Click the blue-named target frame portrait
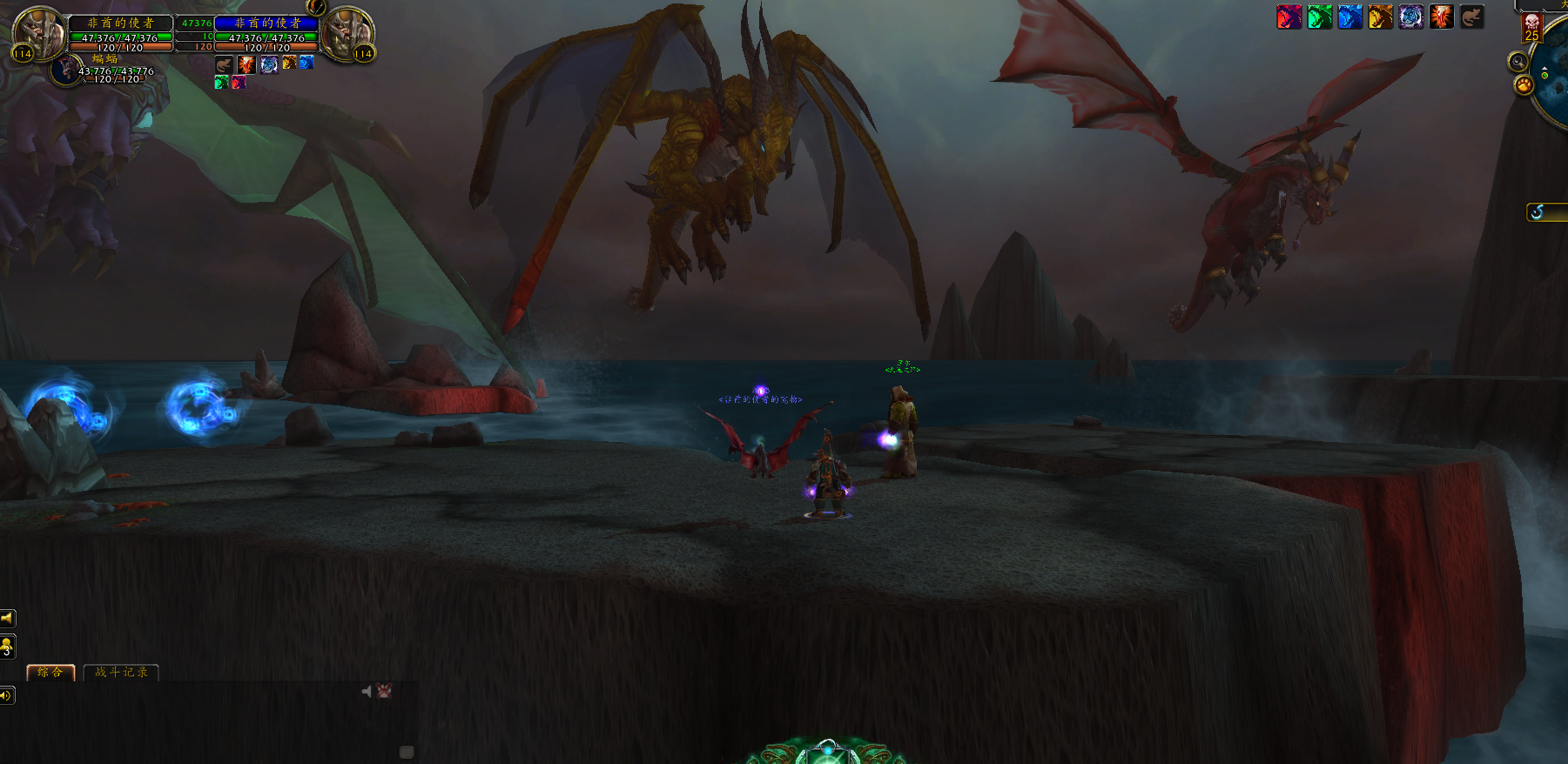The height and width of the screenshot is (764, 1568). 347,33
